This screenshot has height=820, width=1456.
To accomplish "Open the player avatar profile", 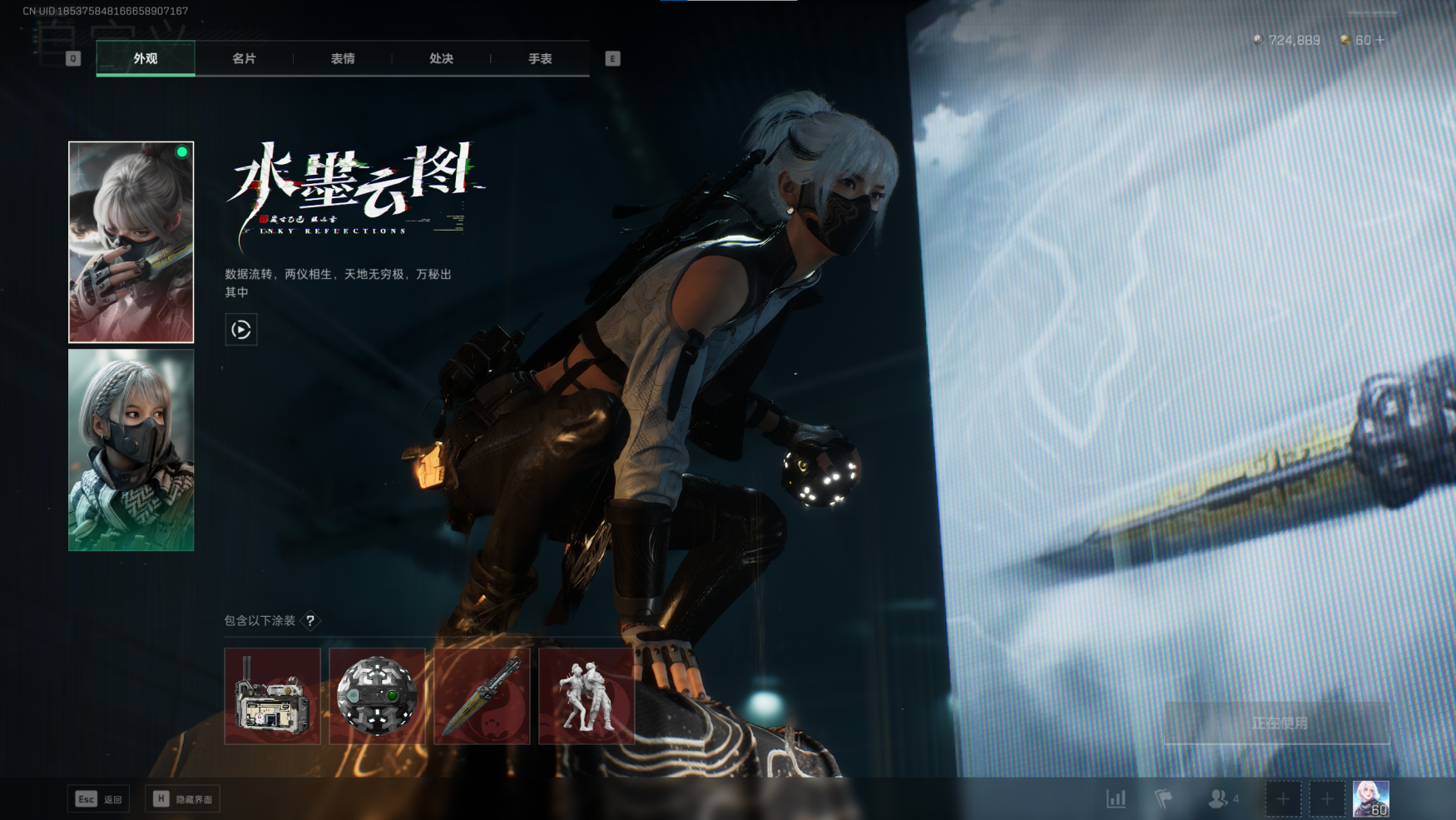I will (1370, 799).
